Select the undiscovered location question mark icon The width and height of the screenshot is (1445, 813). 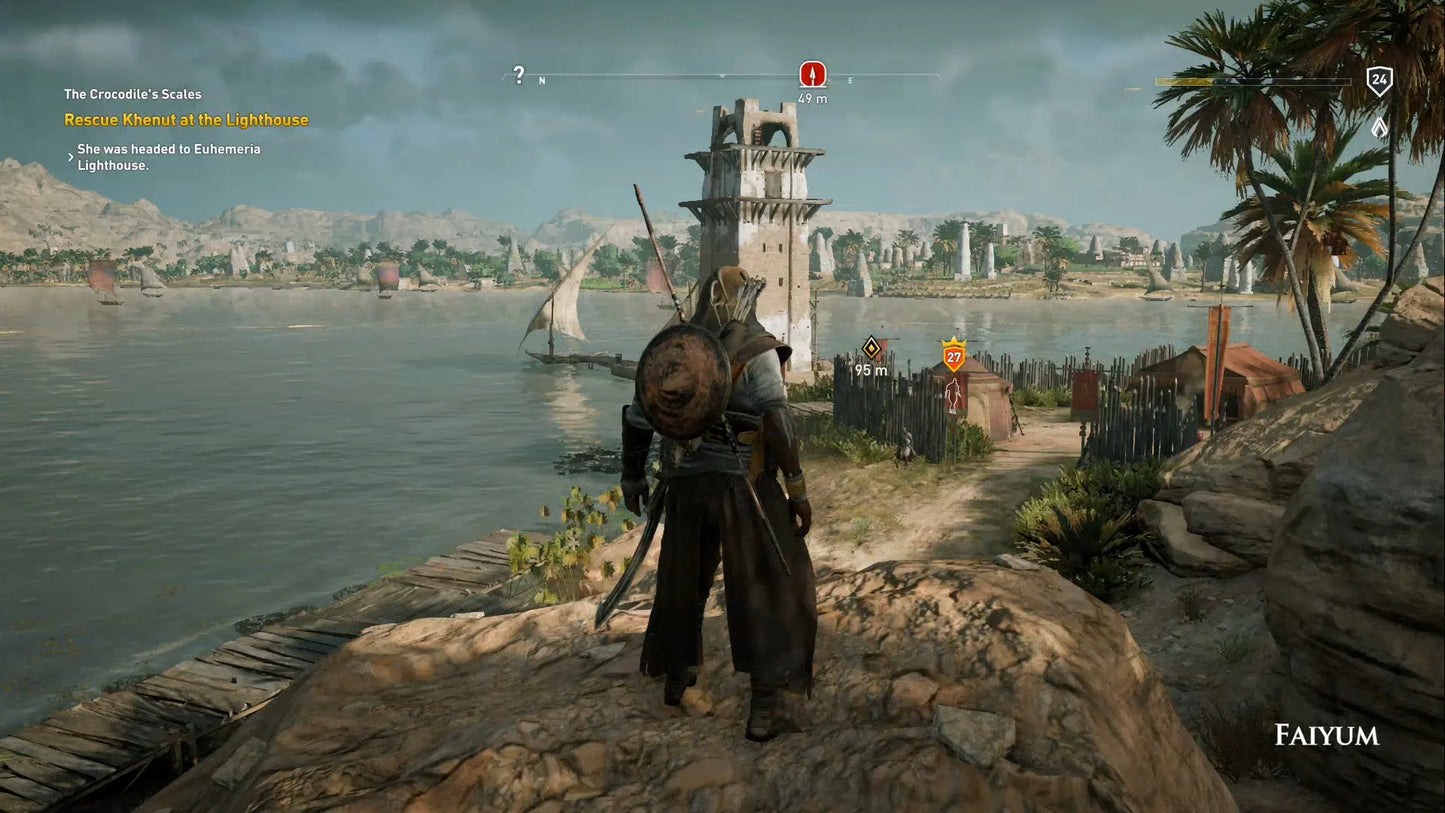pyautogui.click(x=518, y=74)
